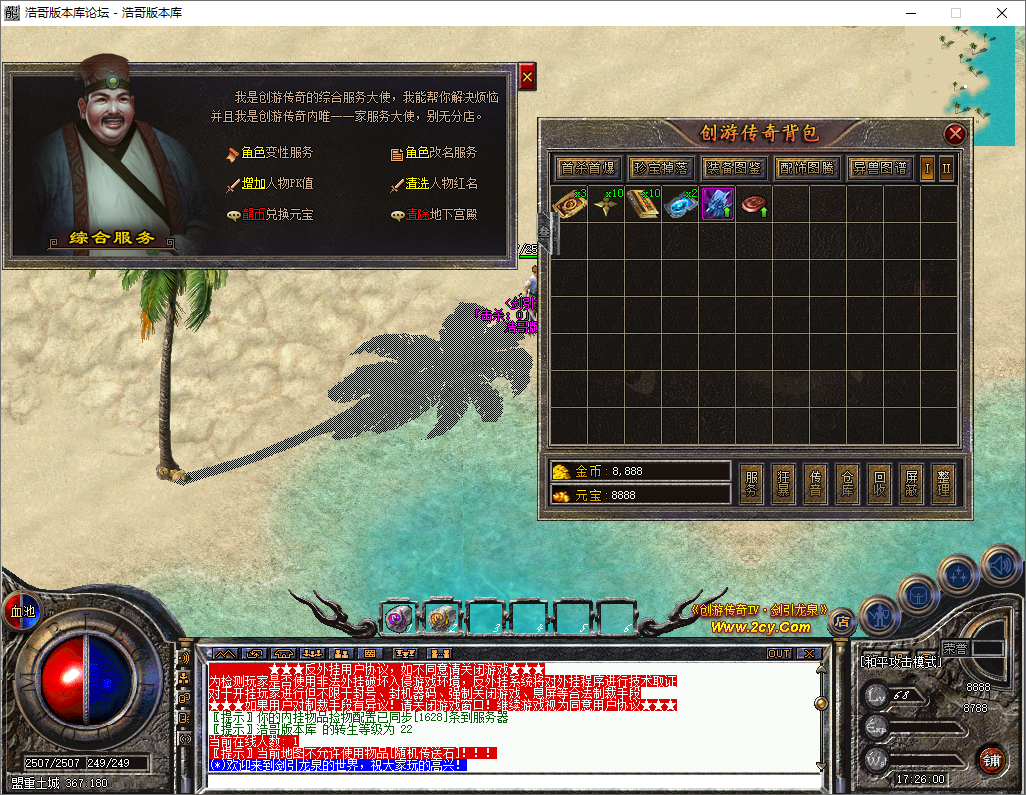Screen dimensions: 1026x795
Task: Select the shuriken item in the bag
Action: point(607,203)
